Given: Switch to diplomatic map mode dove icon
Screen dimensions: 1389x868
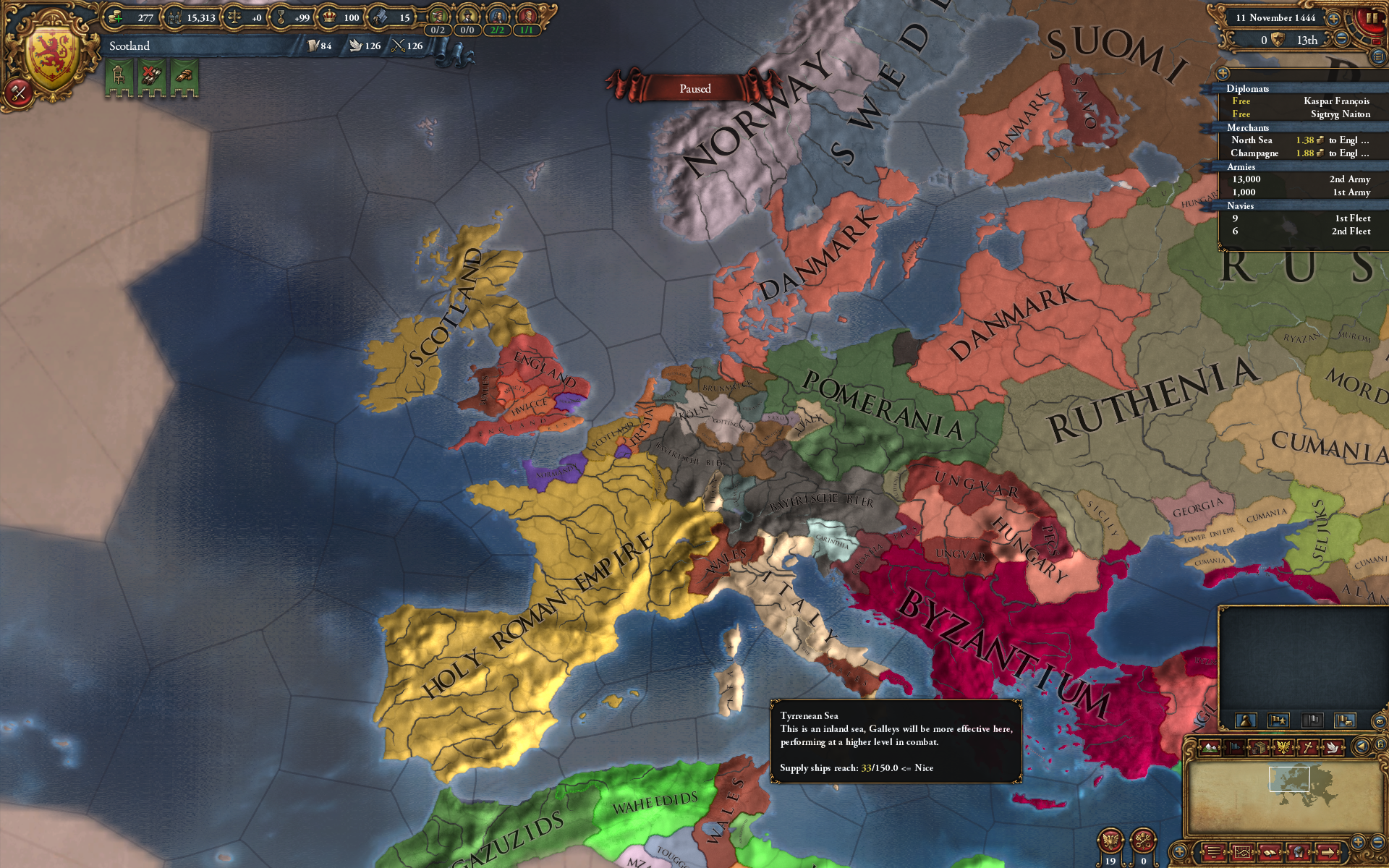Looking at the screenshot, I should [x=1333, y=747].
